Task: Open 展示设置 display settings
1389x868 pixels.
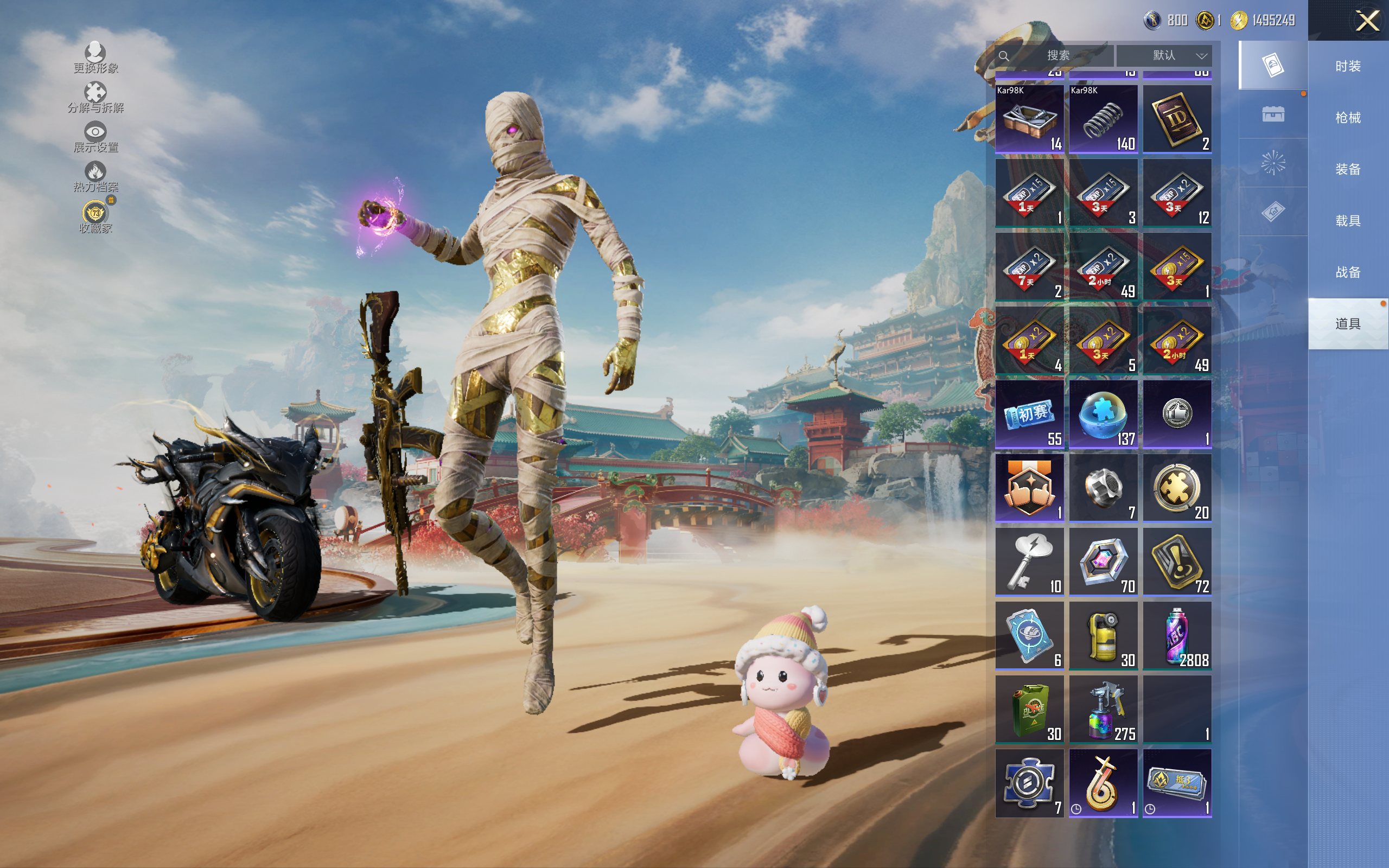Action: pyautogui.click(x=95, y=137)
